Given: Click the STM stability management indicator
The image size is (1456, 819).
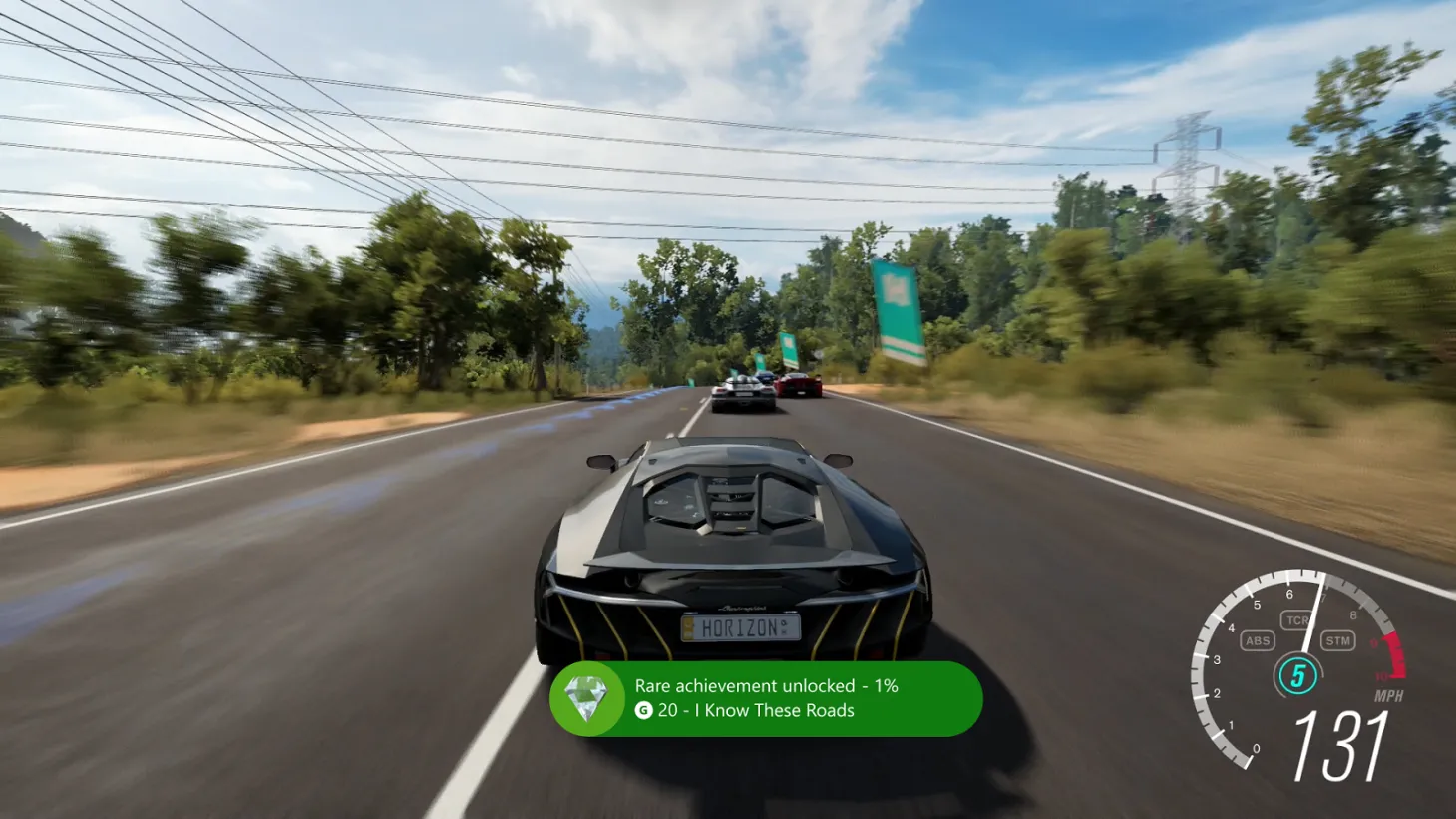Looking at the screenshot, I should (1337, 641).
